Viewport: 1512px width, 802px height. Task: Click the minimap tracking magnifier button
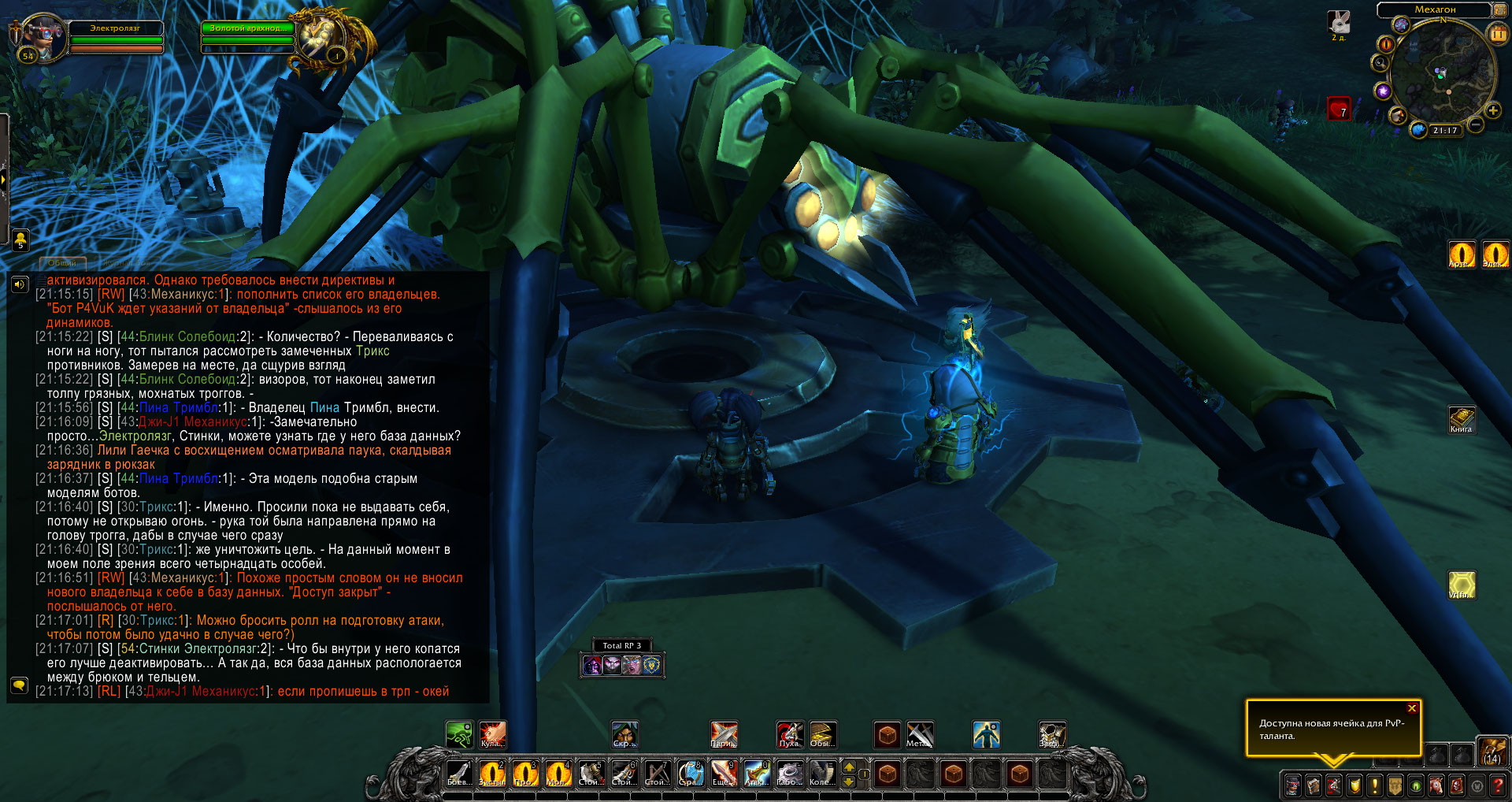1380,63
